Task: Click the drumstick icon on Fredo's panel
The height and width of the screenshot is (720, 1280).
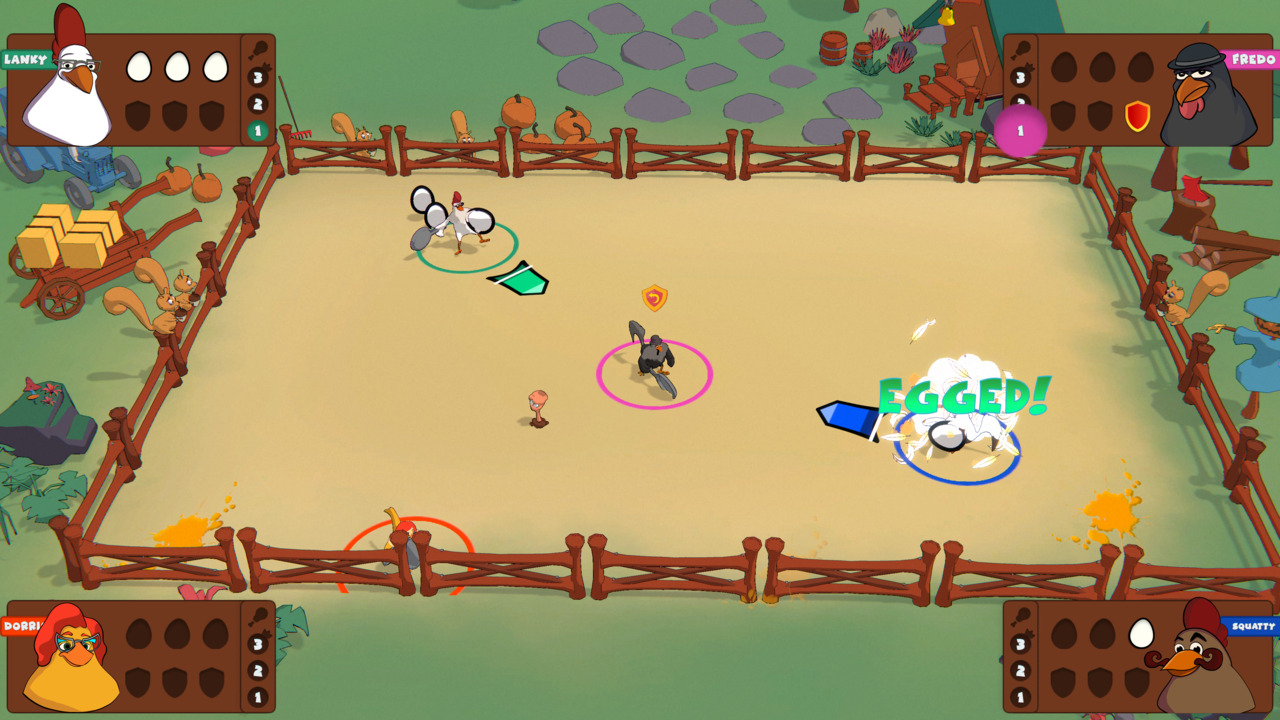Action: click(x=1022, y=49)
